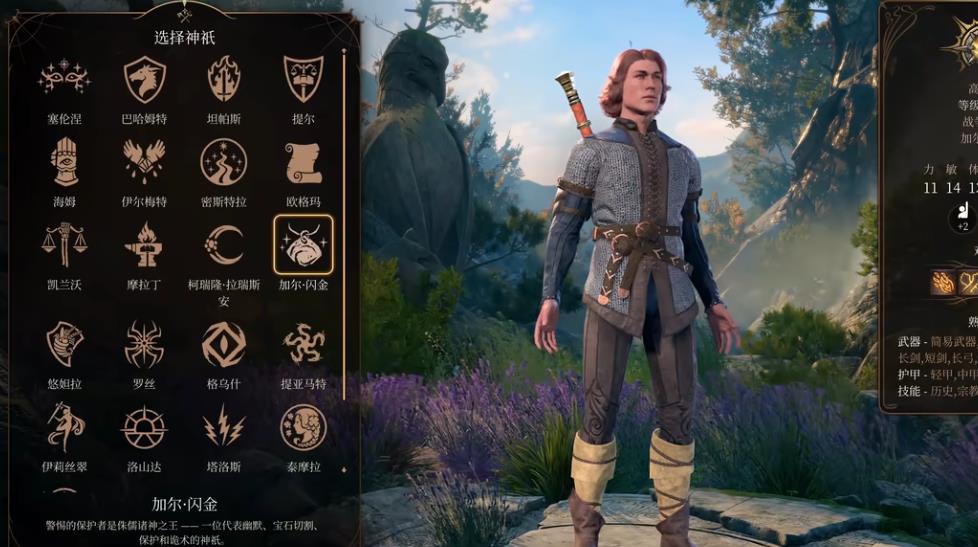Pick 格乌什 (Gruumsh) eye icon
The height and width of the screenshot is (547, 978).
pos(223,343)
